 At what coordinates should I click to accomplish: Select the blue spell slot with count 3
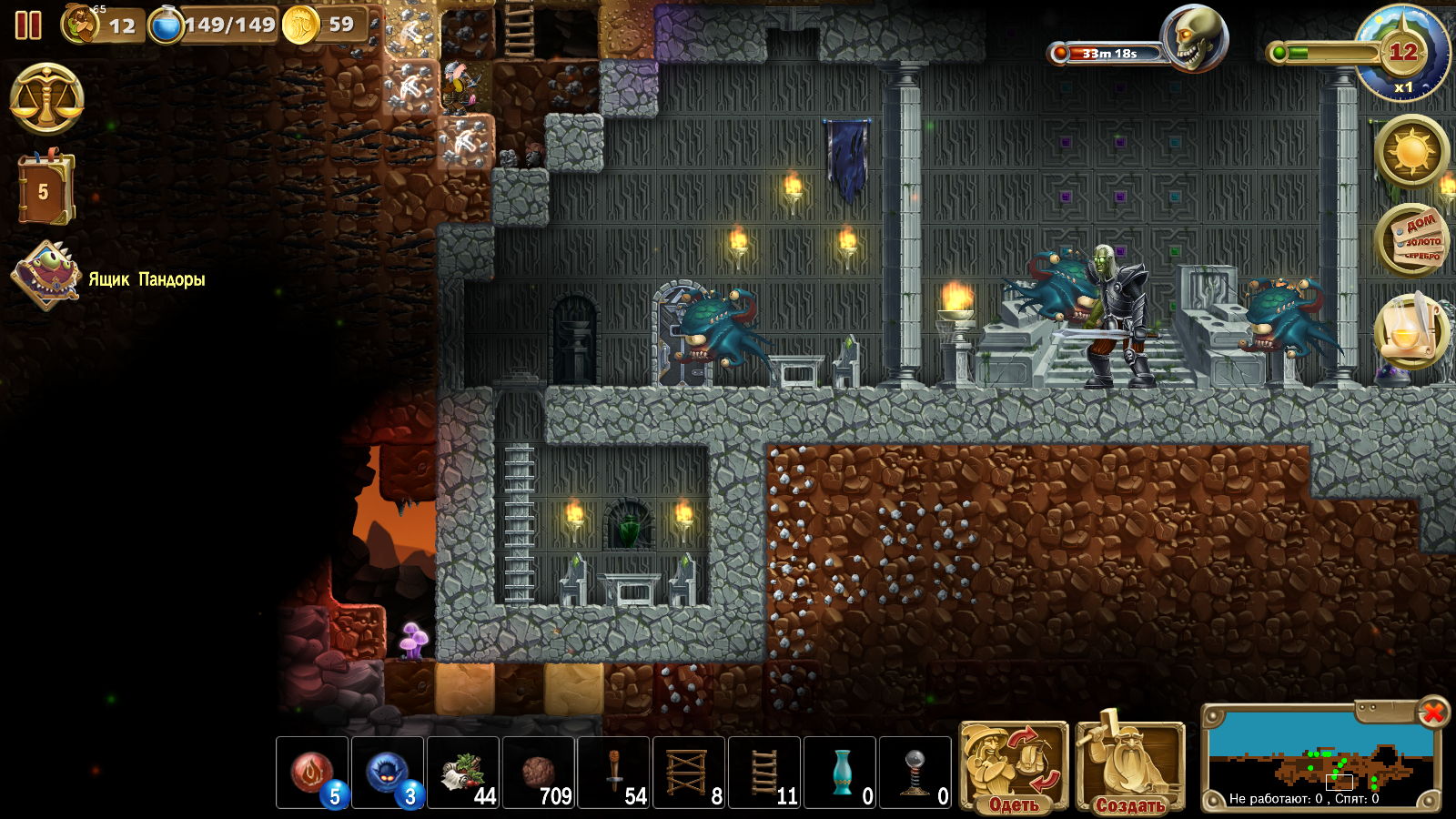pos(388,773)
